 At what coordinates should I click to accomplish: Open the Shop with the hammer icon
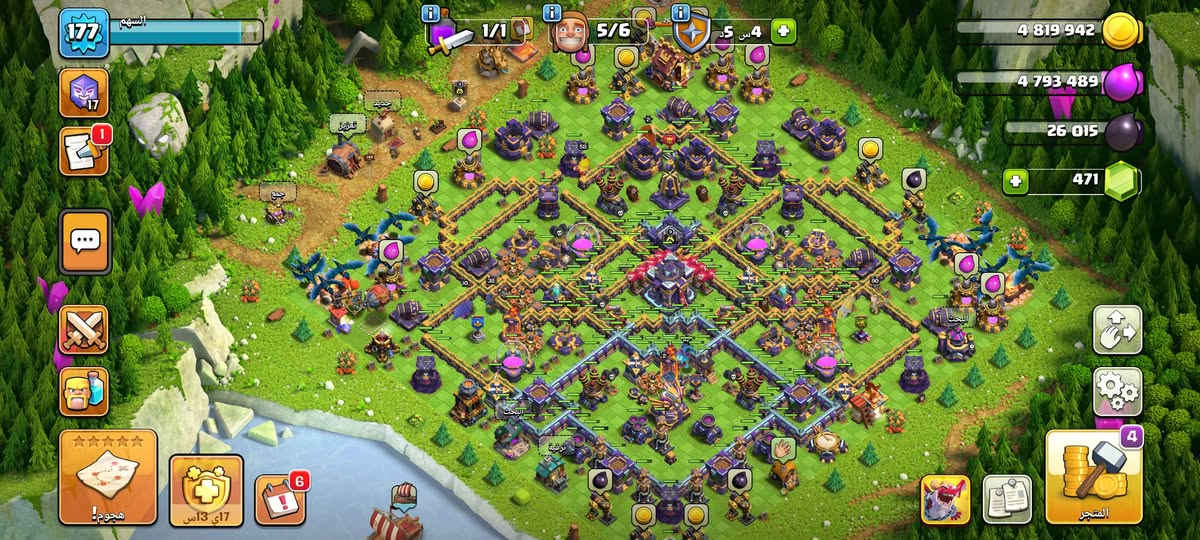coord(1093,478)
